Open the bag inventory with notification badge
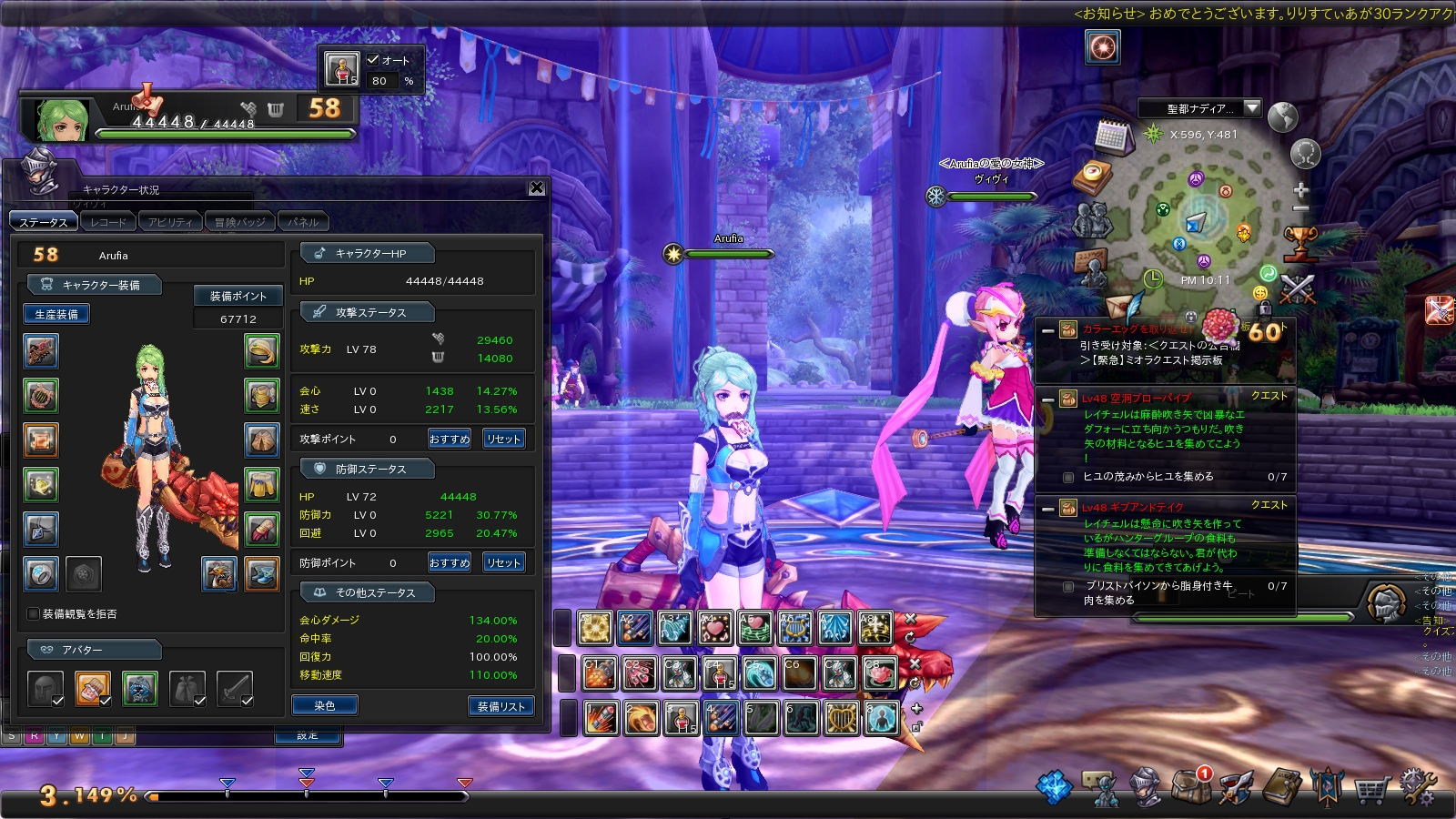1456x819 pixels. [x=1191, y=786]
